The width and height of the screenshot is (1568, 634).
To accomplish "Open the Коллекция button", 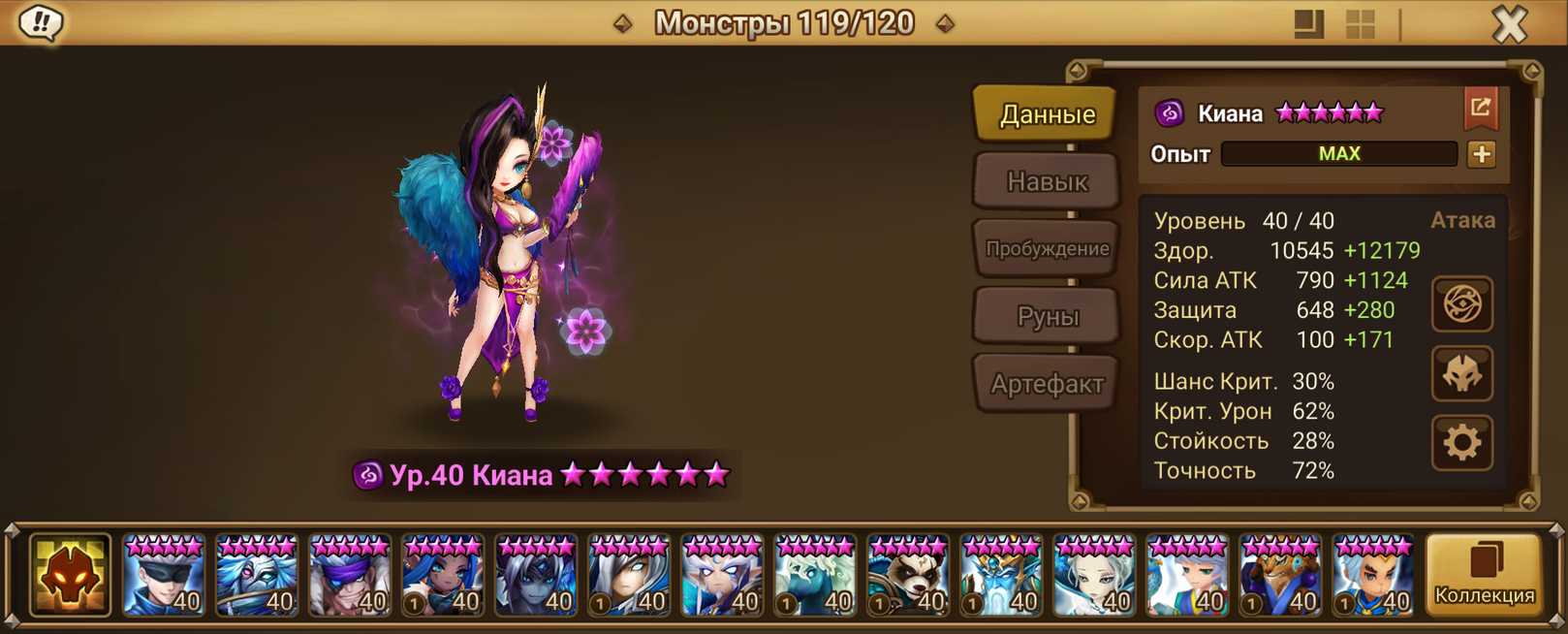I will [1484, 576].
